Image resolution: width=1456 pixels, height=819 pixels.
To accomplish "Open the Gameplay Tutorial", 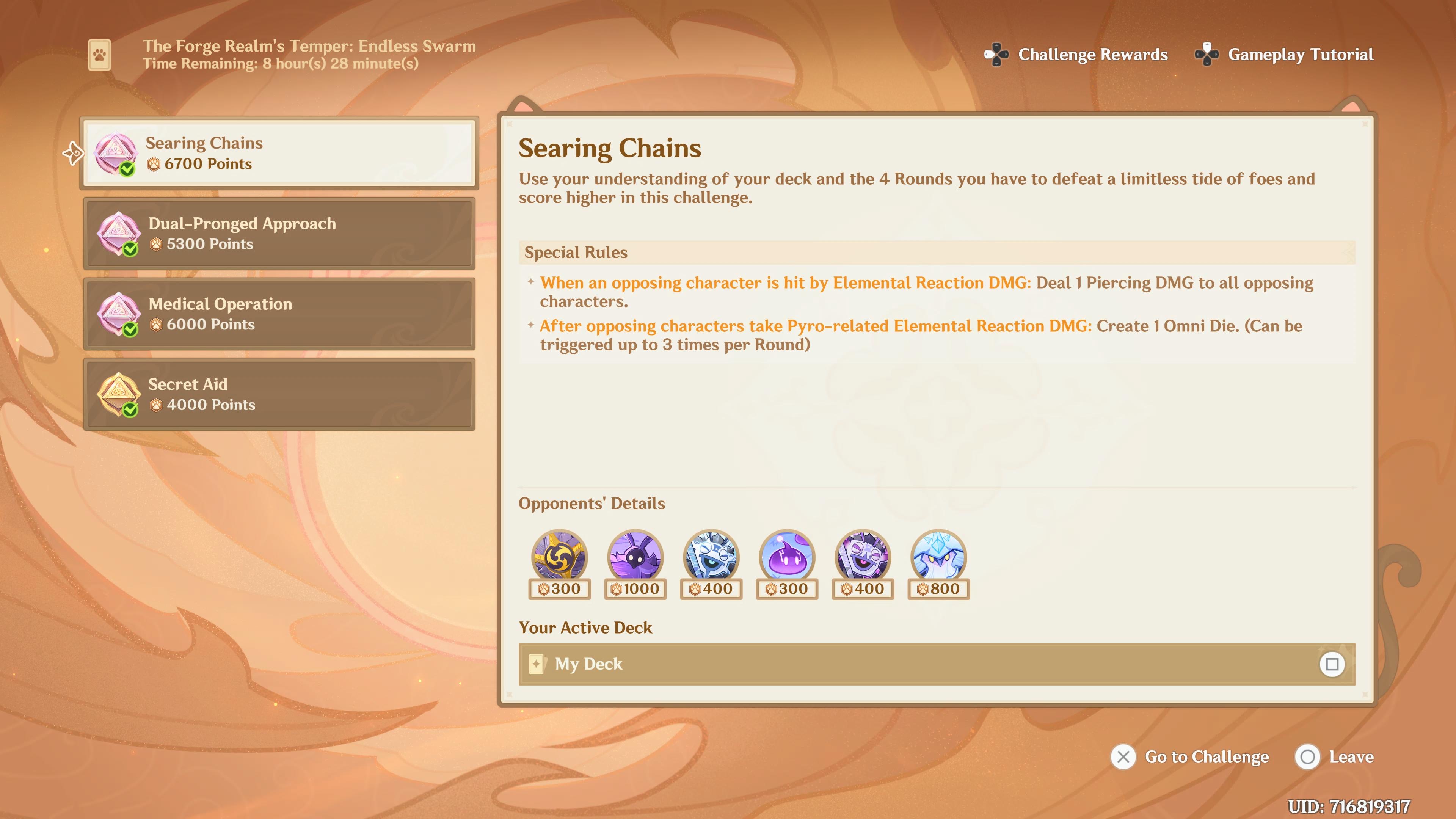I will pyautogui.click(x=1283, y=55).
